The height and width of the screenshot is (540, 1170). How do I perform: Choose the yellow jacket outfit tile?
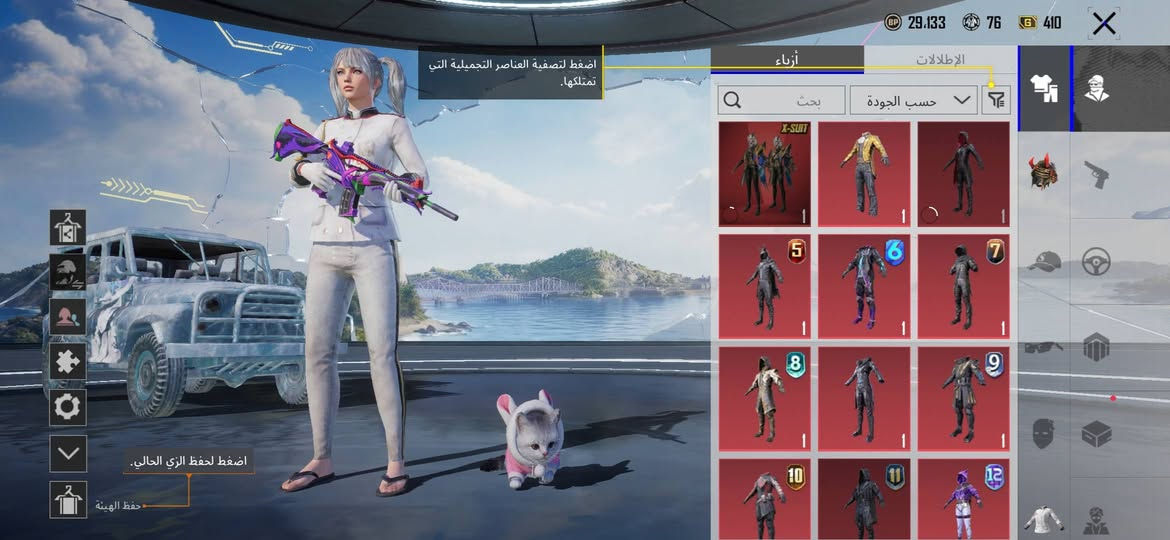click(864, 174)
